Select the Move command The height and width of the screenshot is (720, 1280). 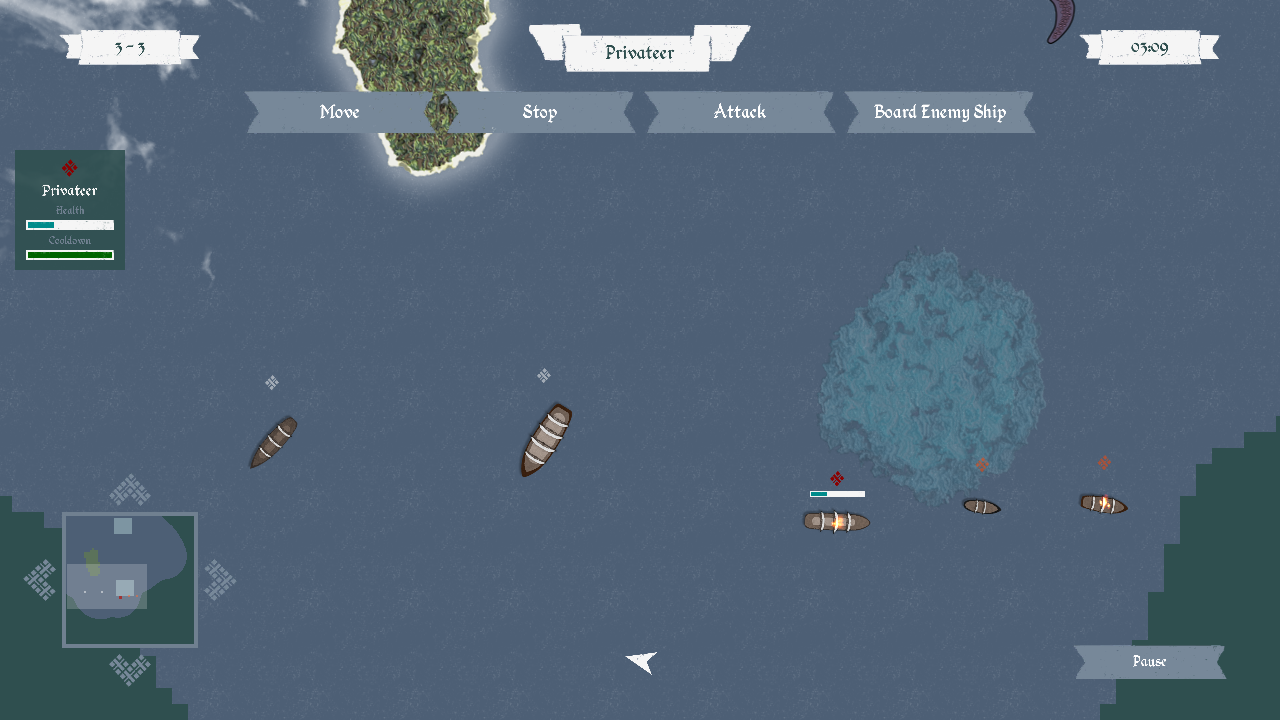tap(340, 112)
